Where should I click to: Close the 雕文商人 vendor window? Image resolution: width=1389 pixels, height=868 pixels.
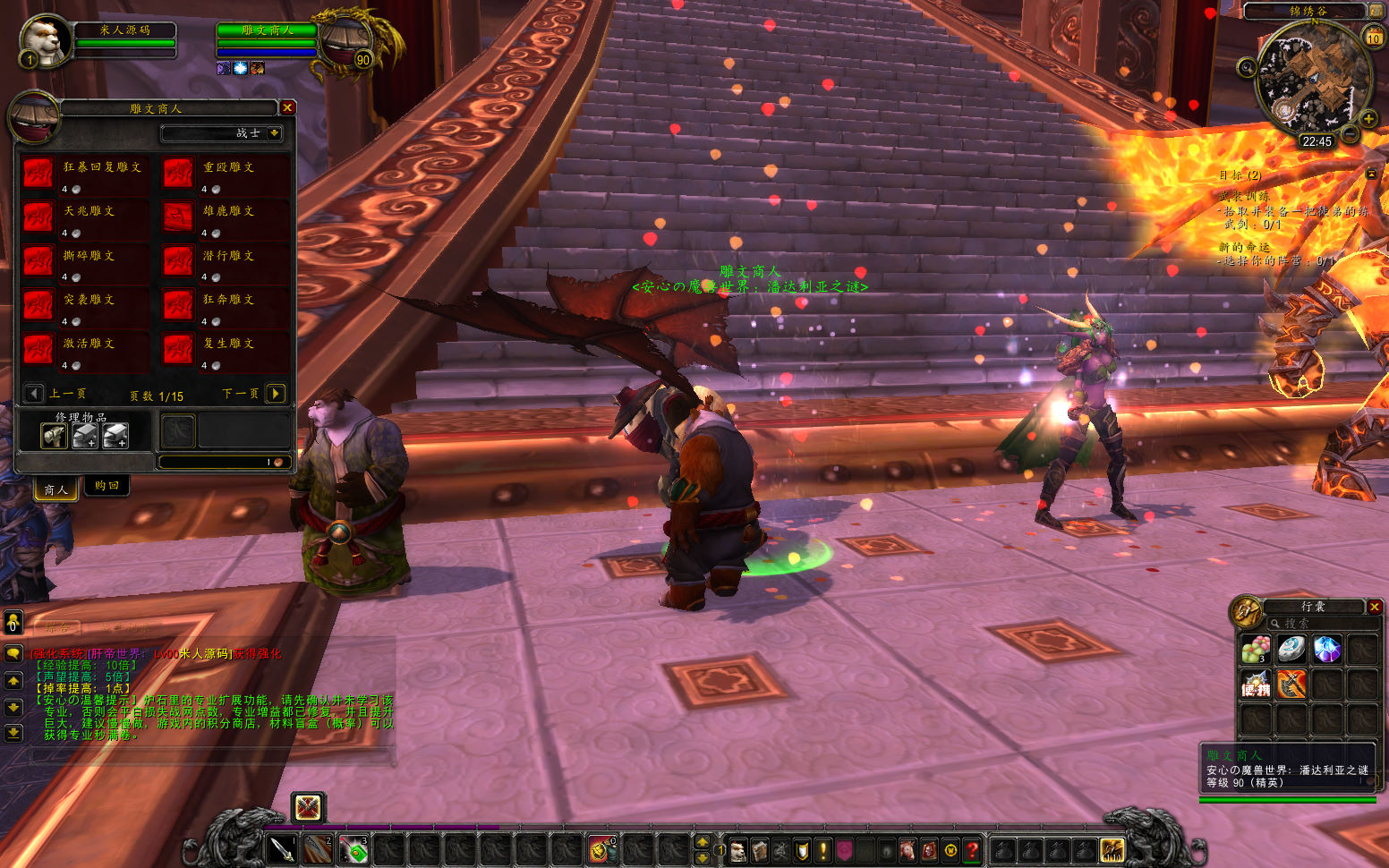click(287, 107)
